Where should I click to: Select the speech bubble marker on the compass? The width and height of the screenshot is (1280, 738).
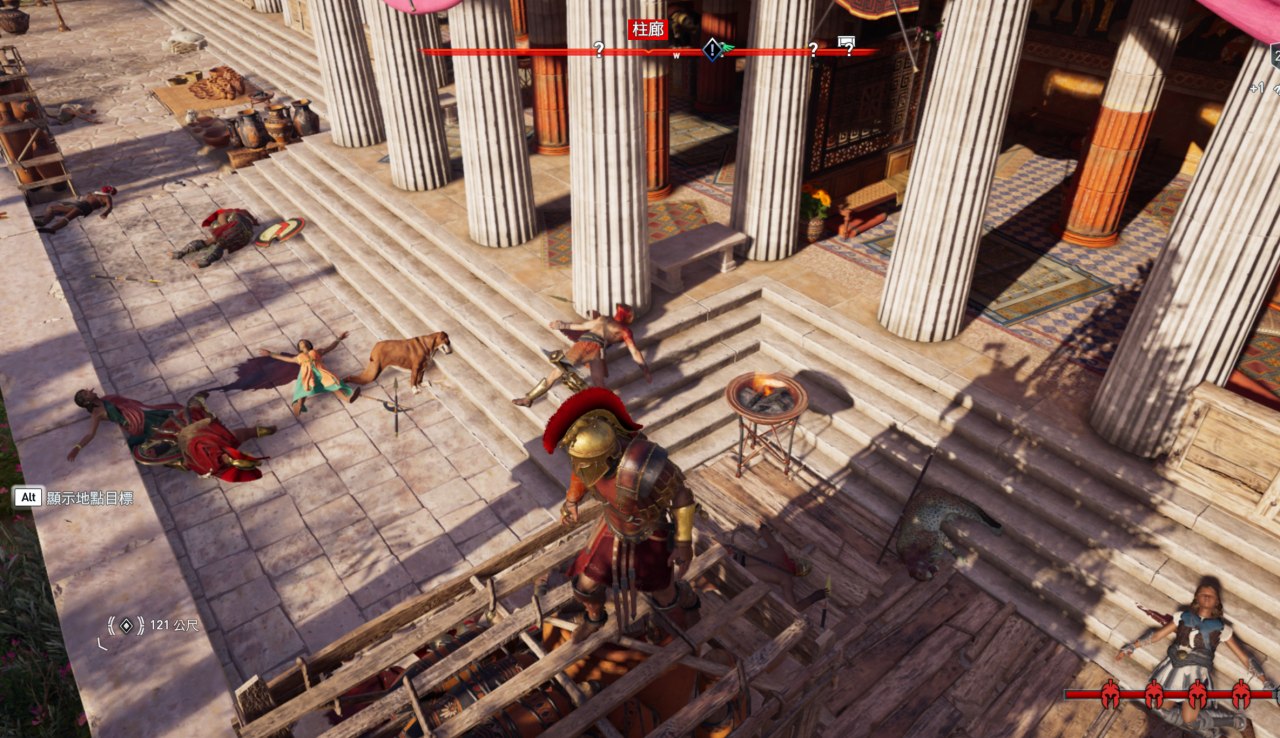point(846,43)
